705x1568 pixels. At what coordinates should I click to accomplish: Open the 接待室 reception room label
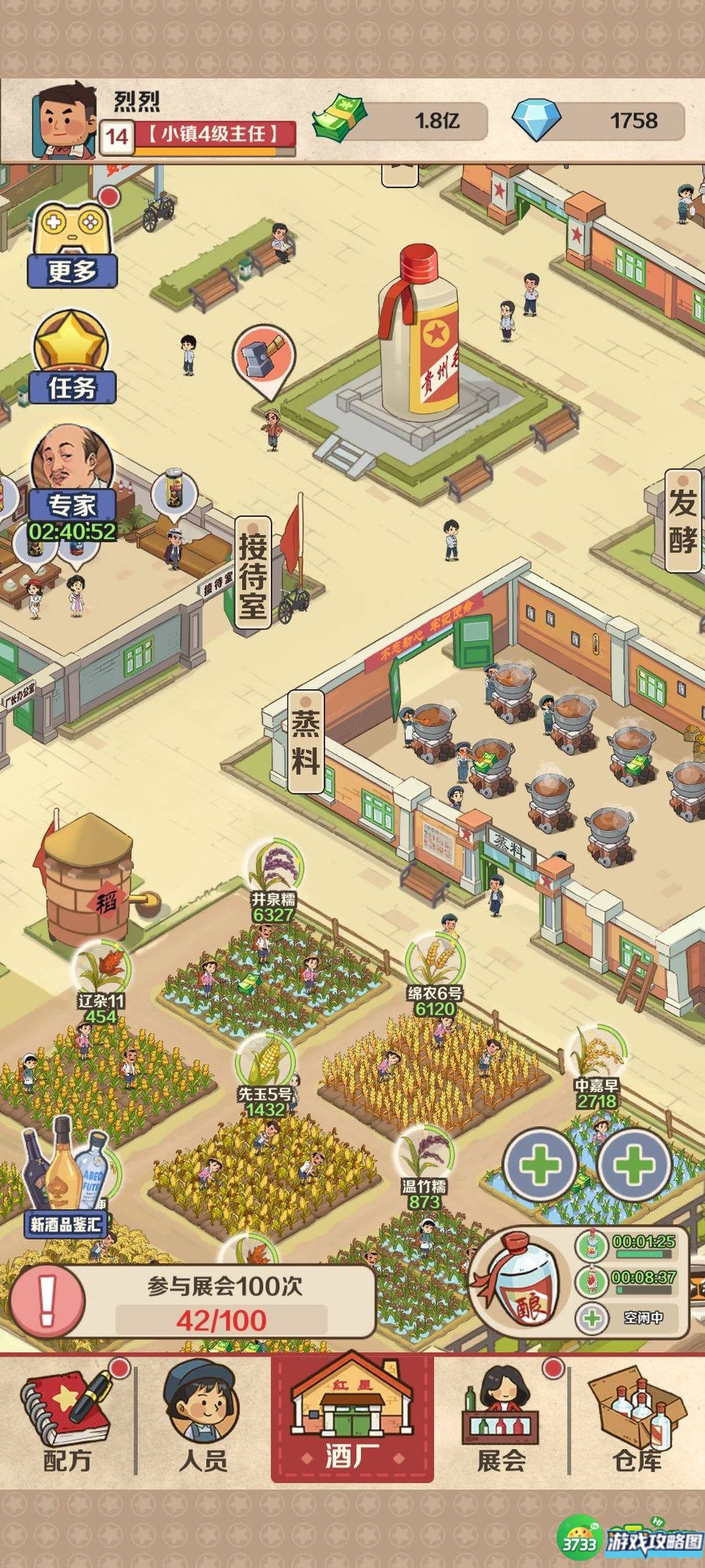(253, 572)
